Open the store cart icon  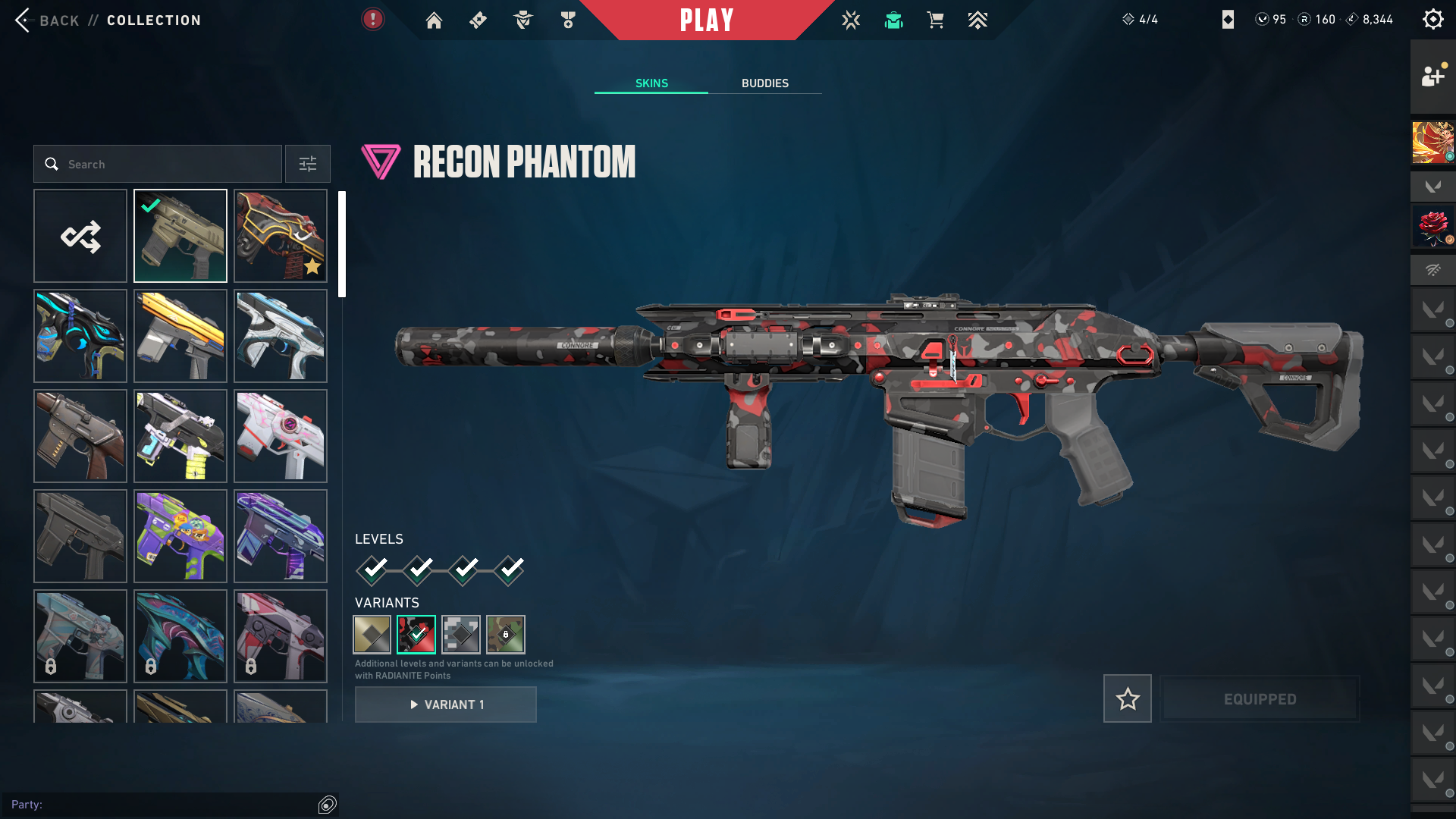935,20
